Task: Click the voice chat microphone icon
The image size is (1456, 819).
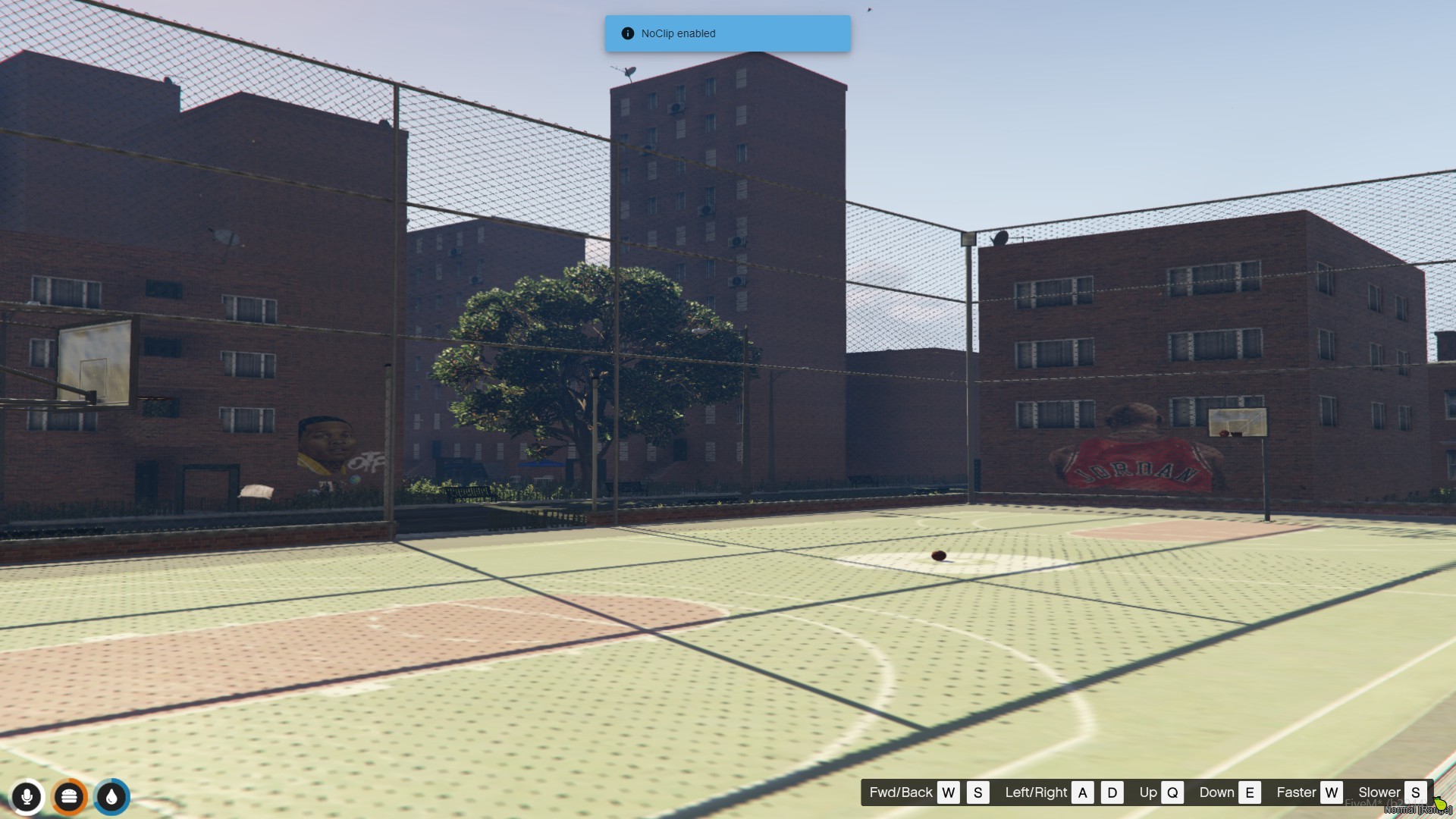Action: pos(27,797)
